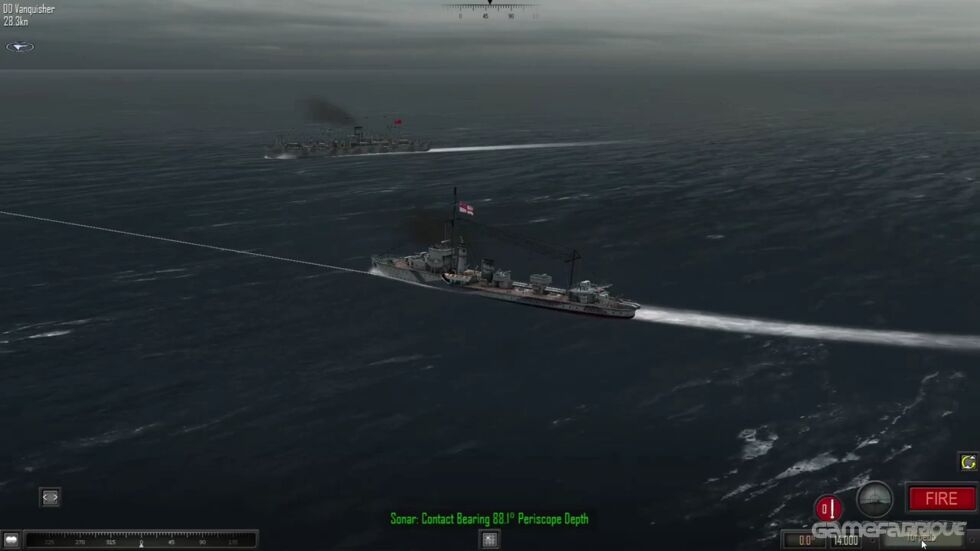Click the ship silhouette icon under Vanquisher

click(19, 47)
